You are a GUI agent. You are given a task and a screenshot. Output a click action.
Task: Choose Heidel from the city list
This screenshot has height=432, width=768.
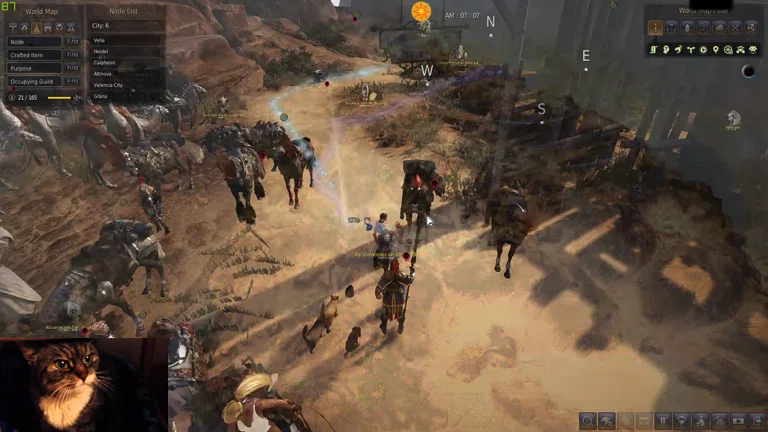click(99, 51)
